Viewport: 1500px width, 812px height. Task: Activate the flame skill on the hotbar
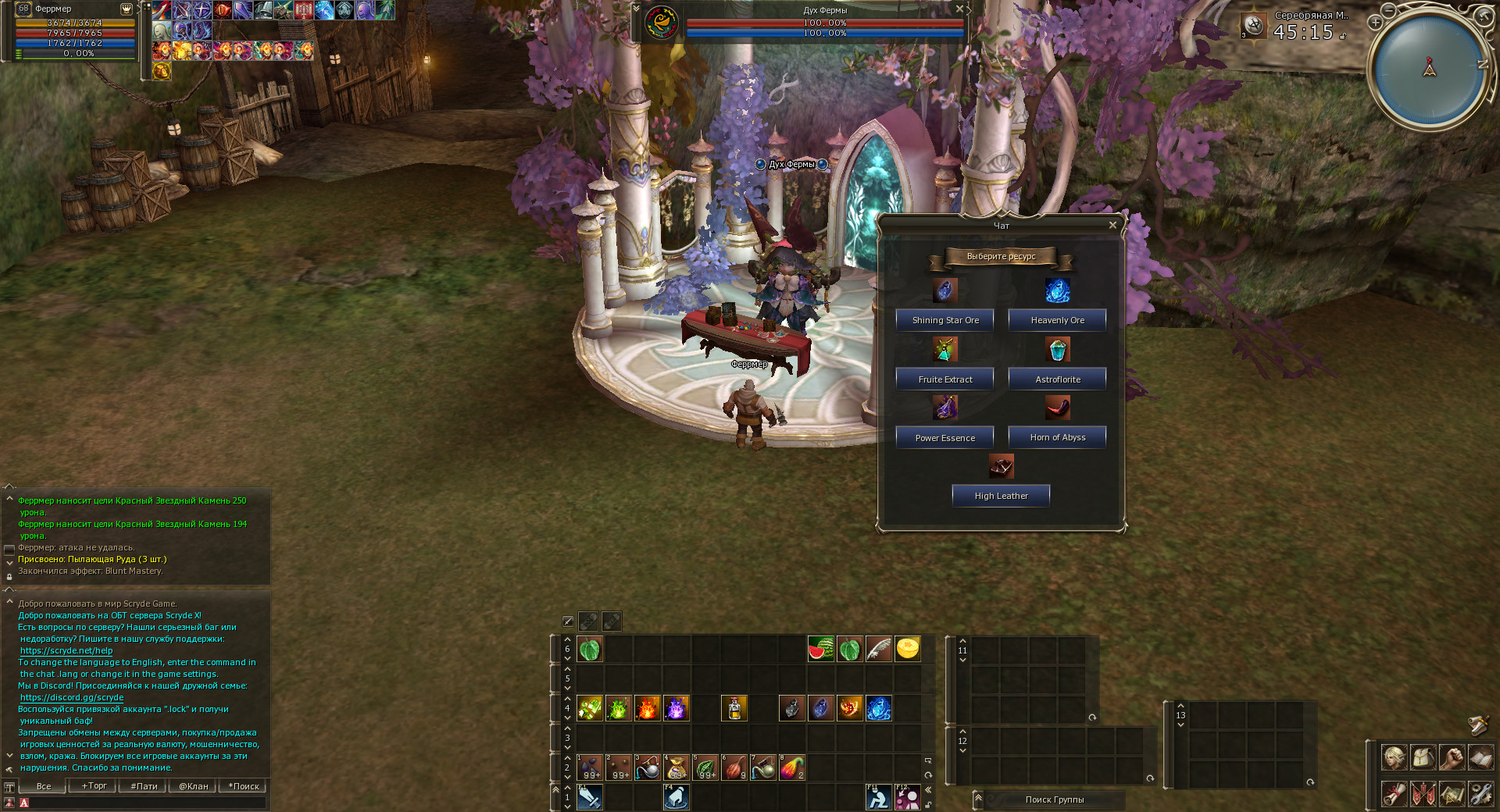pos(647,708)
